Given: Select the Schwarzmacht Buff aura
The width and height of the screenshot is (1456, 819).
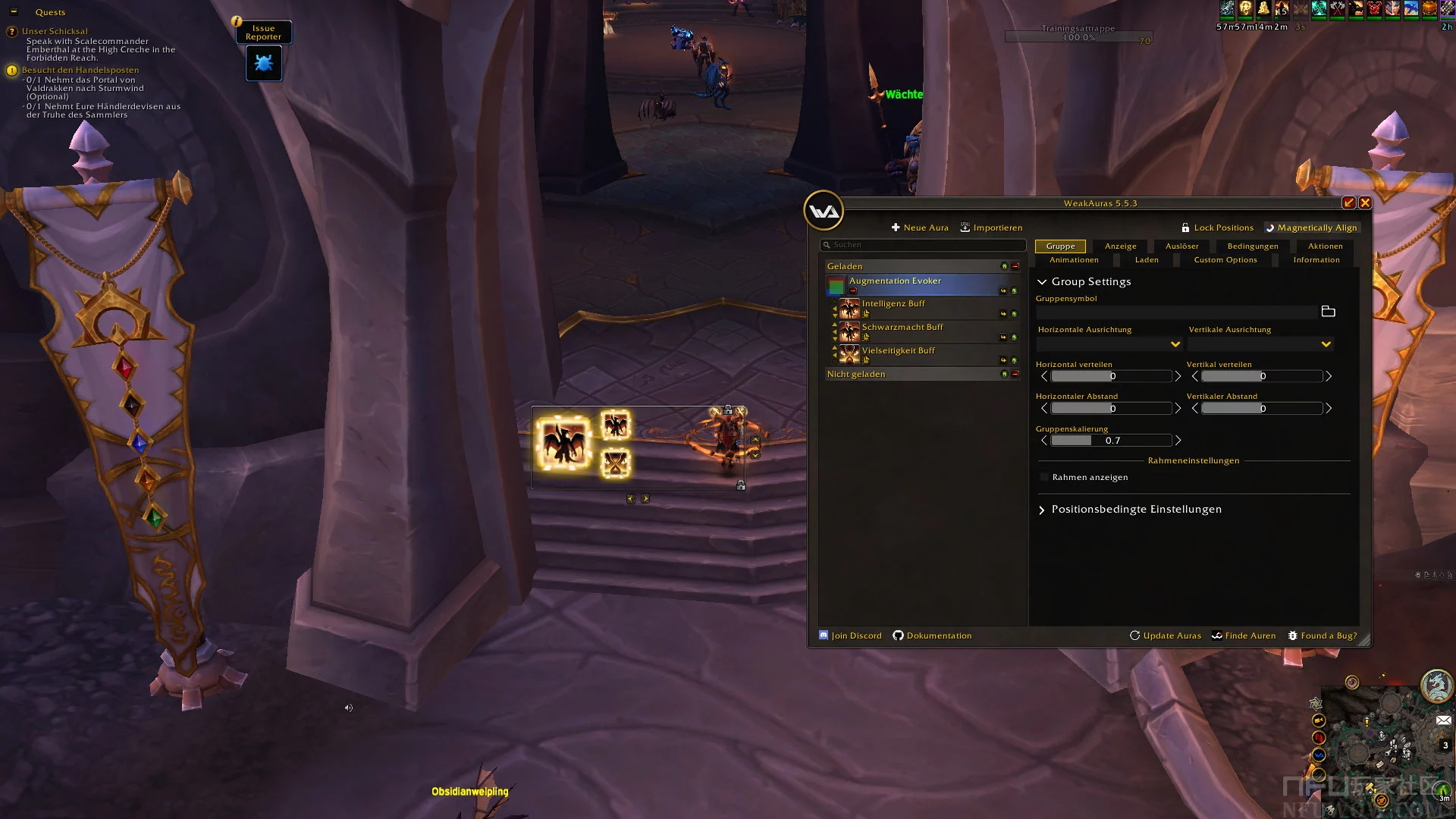Looking at the screenshot, I should click(x=902, y=328).
